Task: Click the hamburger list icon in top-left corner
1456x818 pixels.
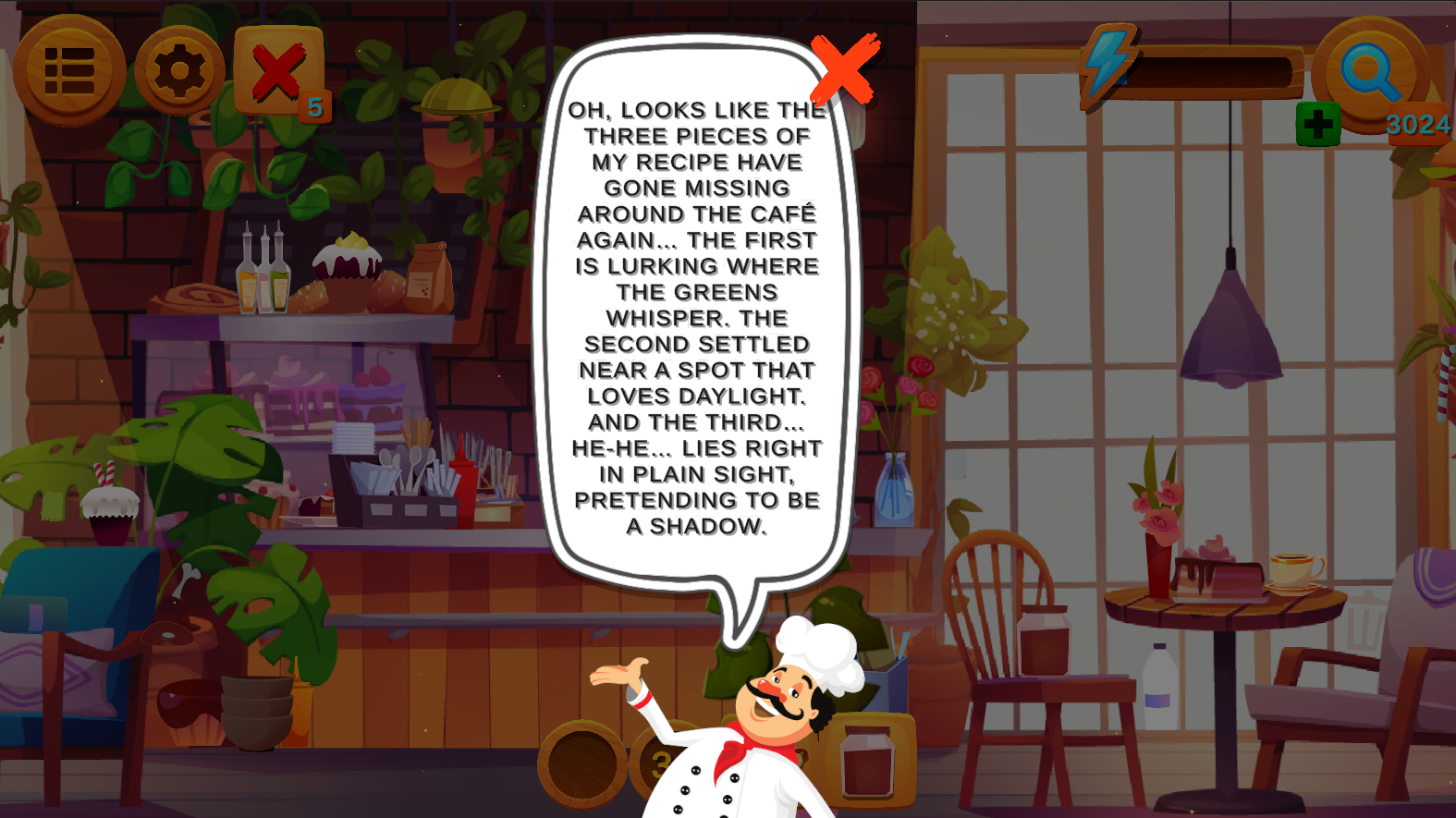Action: (x=68, y=70)
